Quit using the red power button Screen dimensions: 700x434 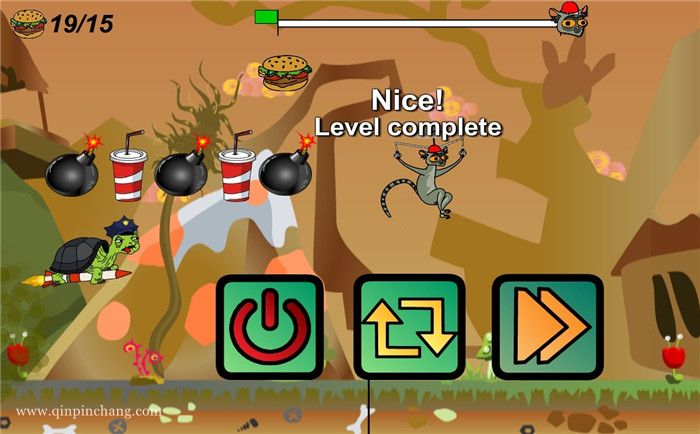270,327
